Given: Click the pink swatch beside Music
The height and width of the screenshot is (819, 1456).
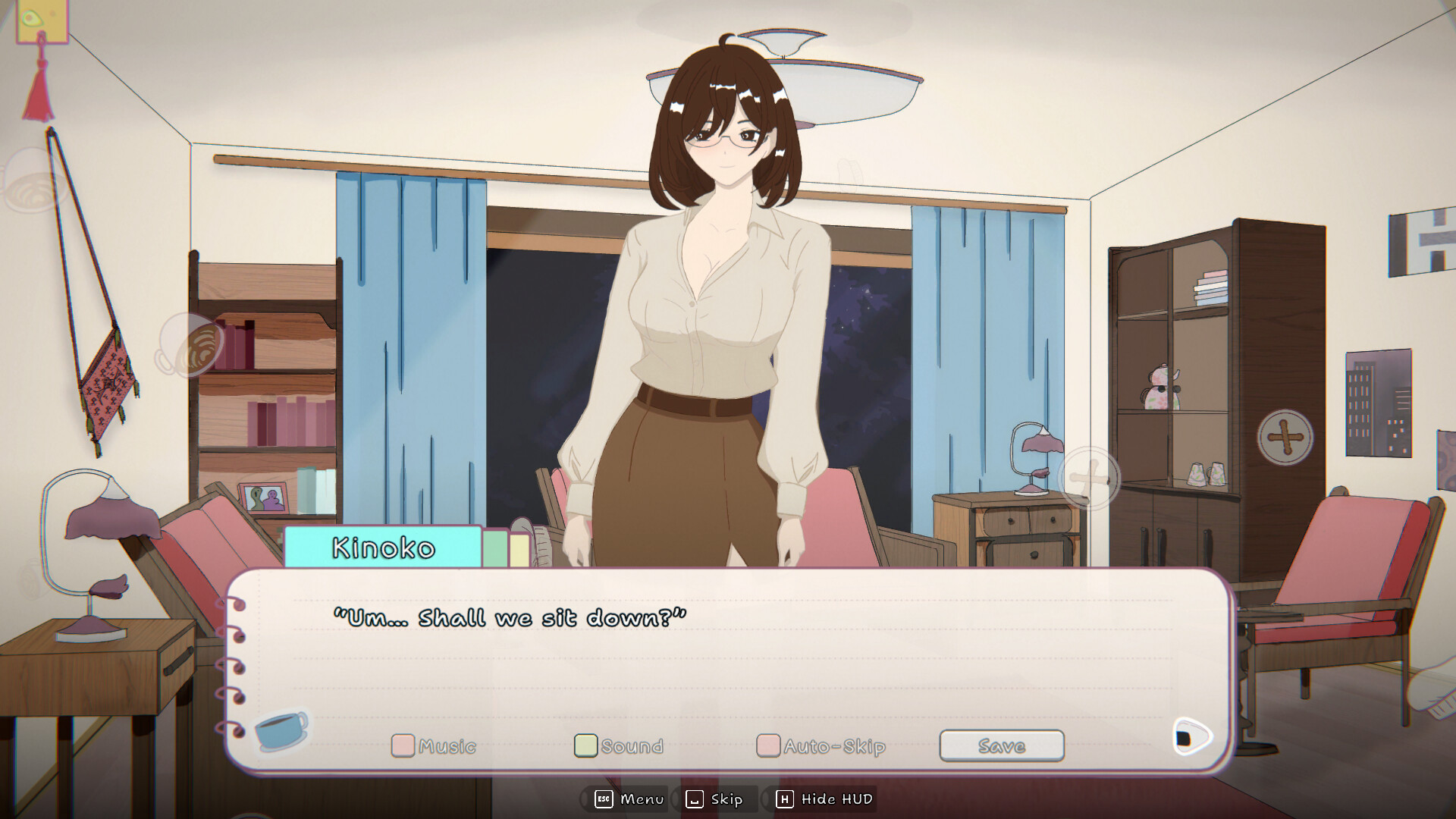Looking at the screenshot, I should click(403, 745).
